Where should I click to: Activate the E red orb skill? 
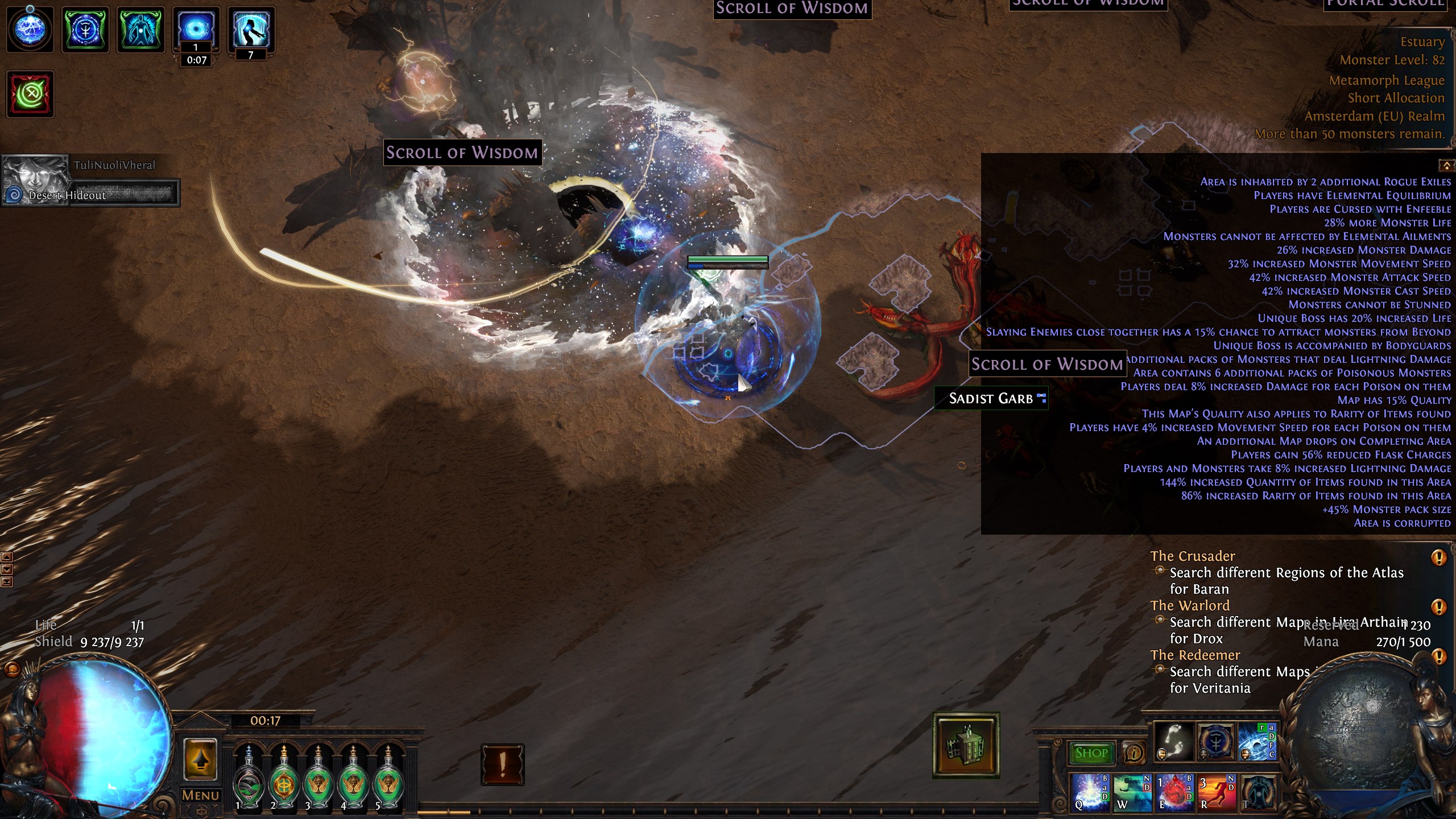click(1174, 792)
